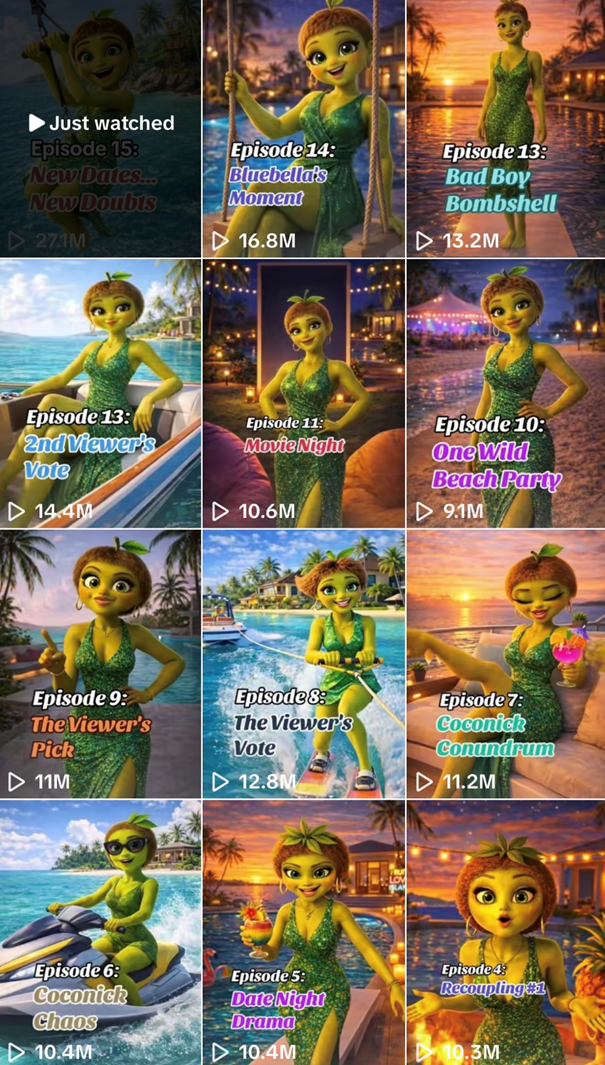Image resolution: width=605 pixels, height=1065 pixels.
Task: Play Episode 9: The Viewer's Pick
Action: pos(100,664)
